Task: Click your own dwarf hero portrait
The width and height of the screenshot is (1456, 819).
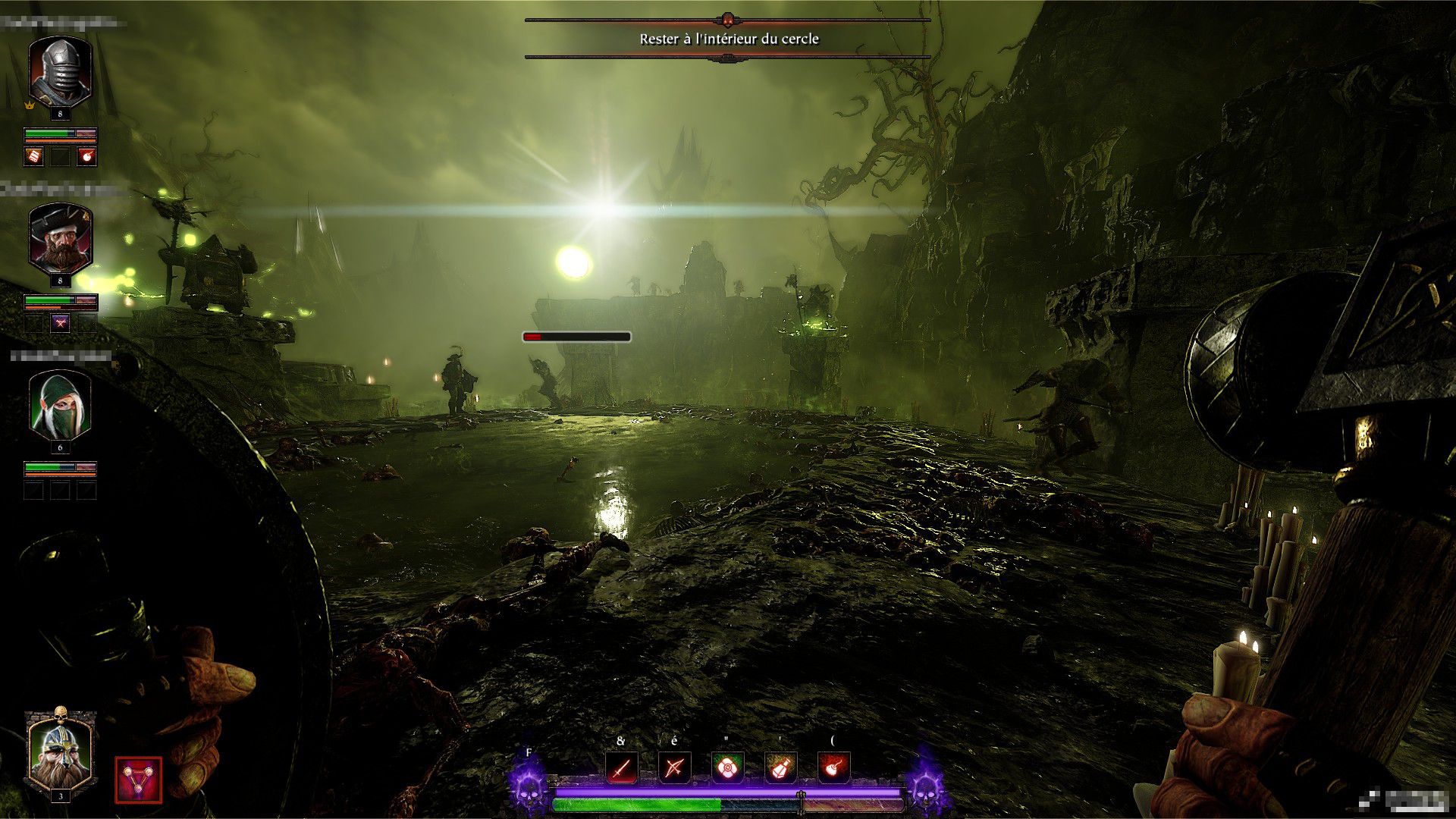Action: click(x=60, y=750)
